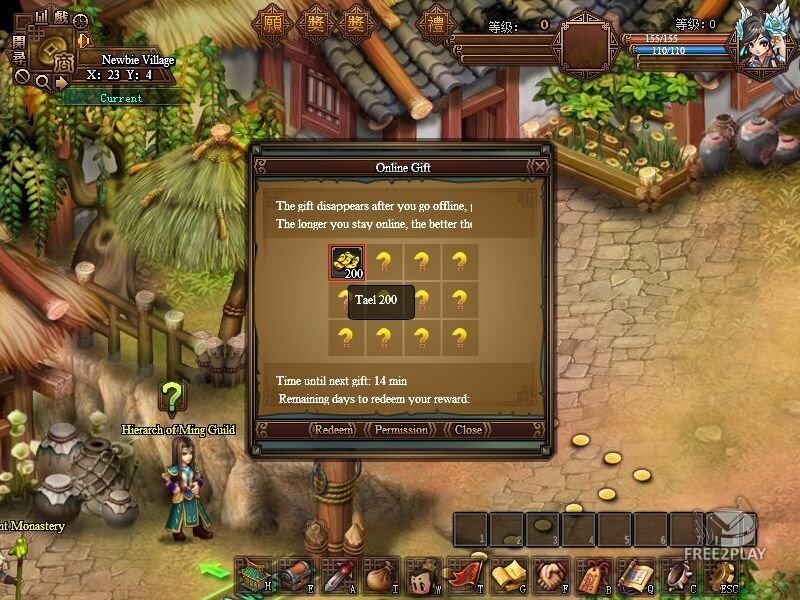The height and width of the screenshot is (600, 800).
Task: Open the bag sack icon
Action: [x=382, y=575]
